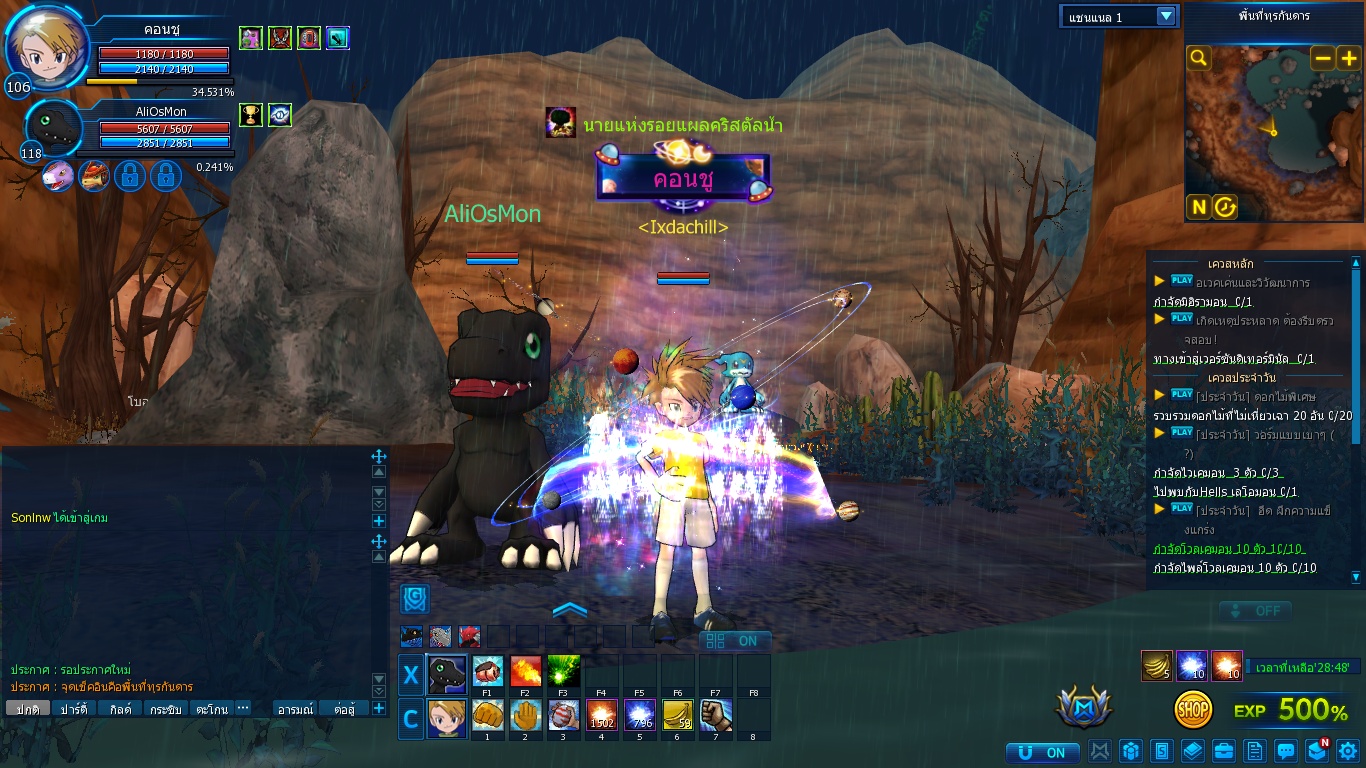Switch to the ปาร์ตี้ chat tab
The image size is (1366, 768).
pos(74,709)
